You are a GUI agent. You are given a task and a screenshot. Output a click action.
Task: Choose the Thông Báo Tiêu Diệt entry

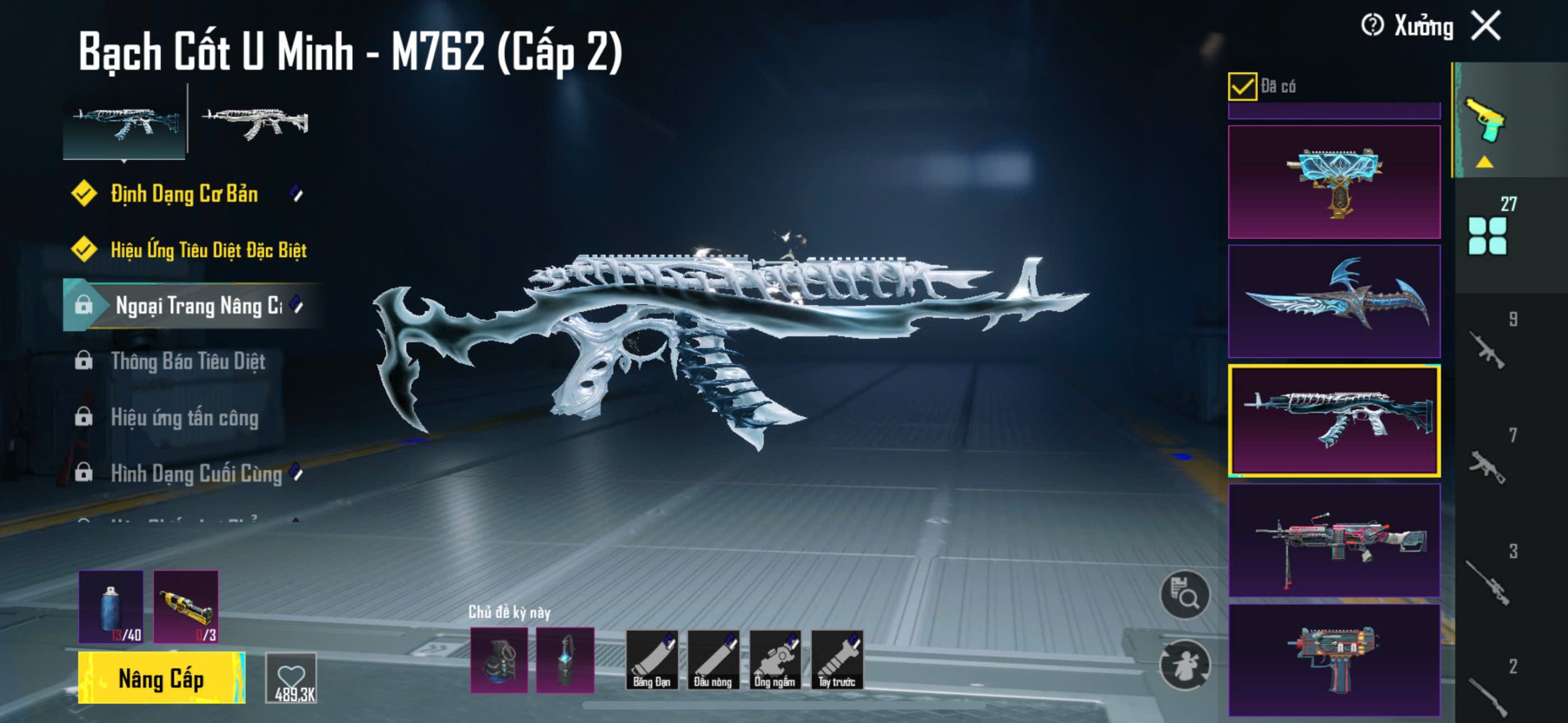(187, 361)
